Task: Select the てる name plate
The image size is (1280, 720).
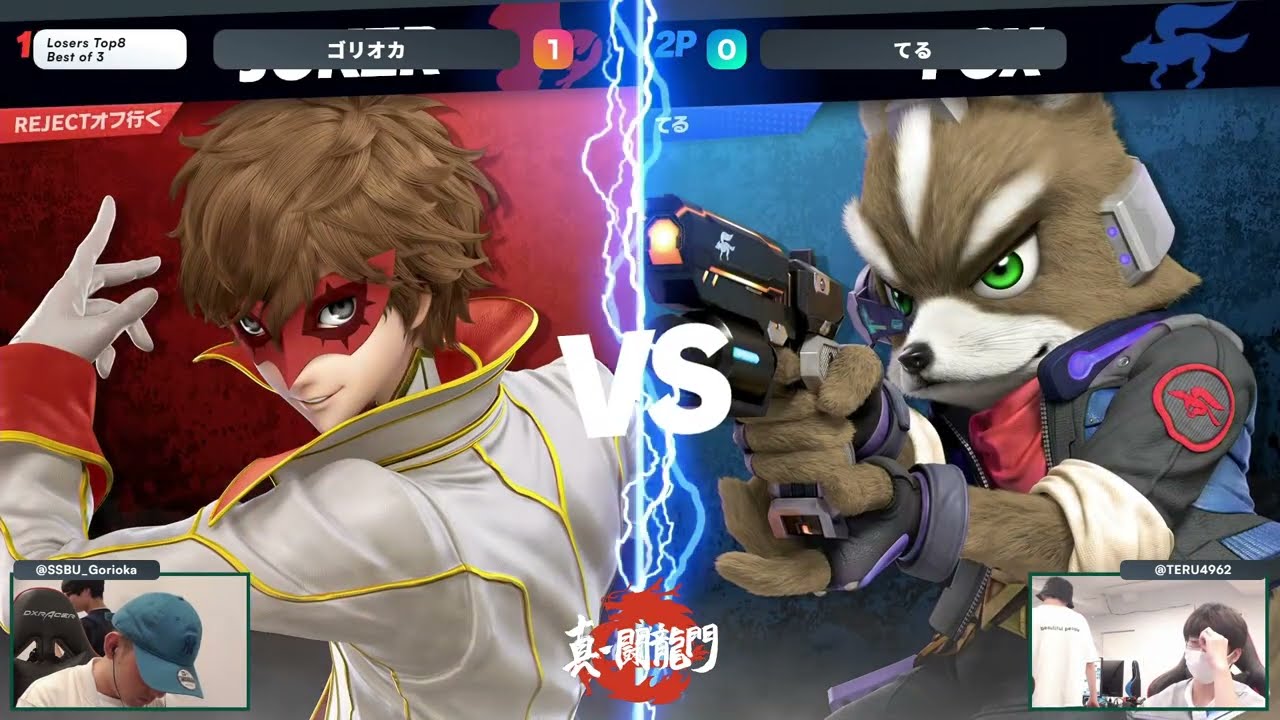Action: click(x=912, y=47)
